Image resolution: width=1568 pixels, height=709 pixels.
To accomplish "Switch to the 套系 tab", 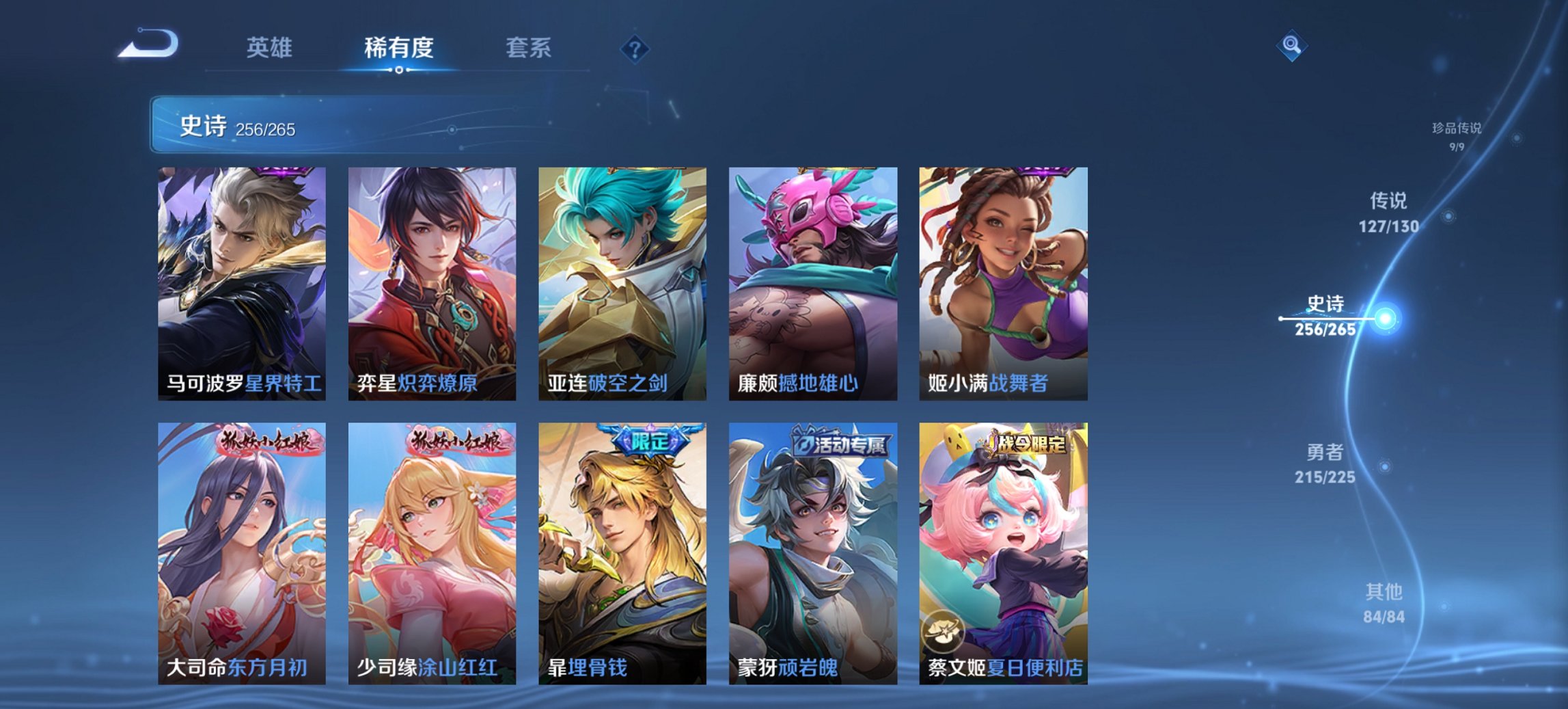I will 529,48.
